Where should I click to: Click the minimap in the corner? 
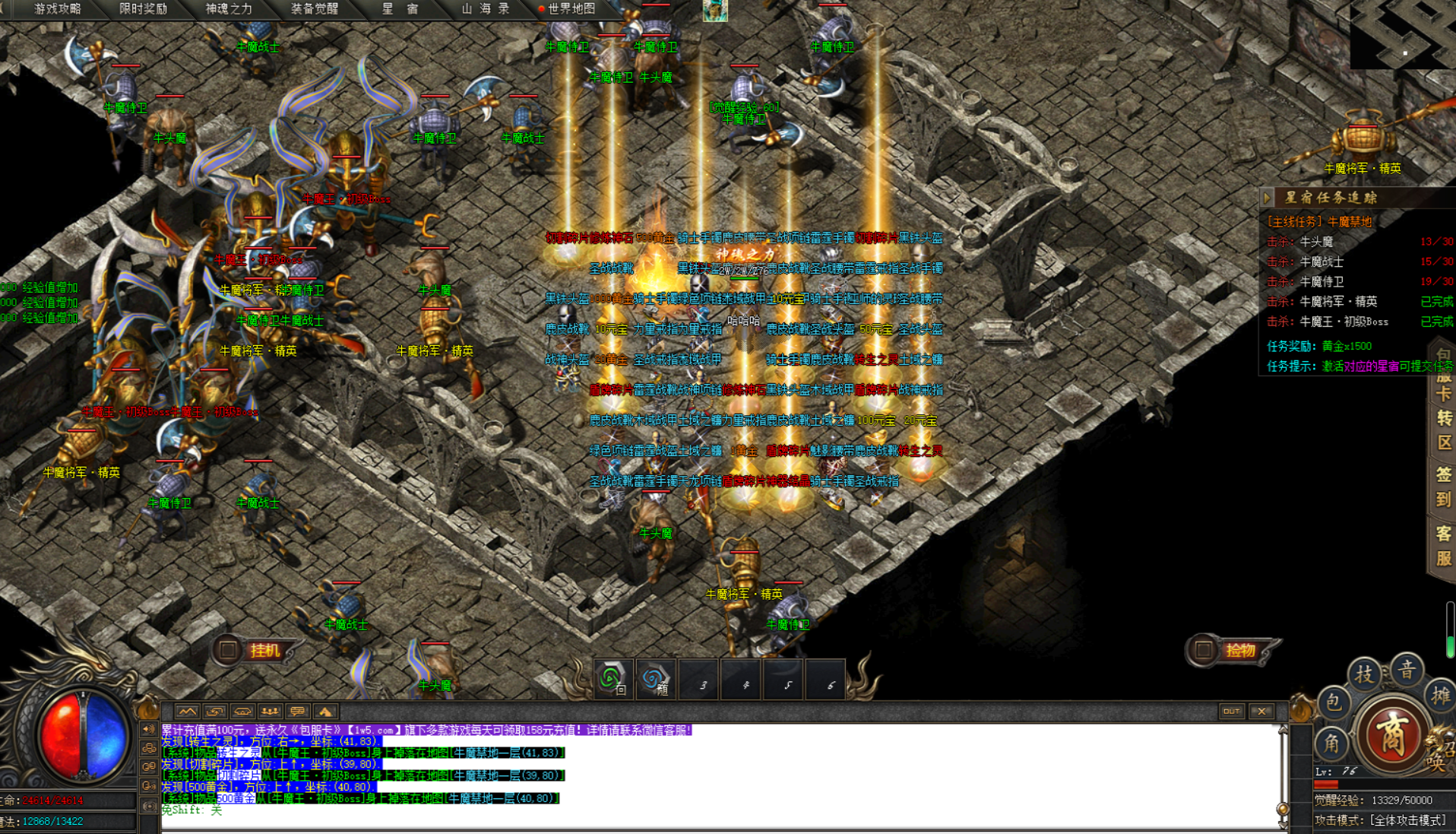(x=1402, y=34)
